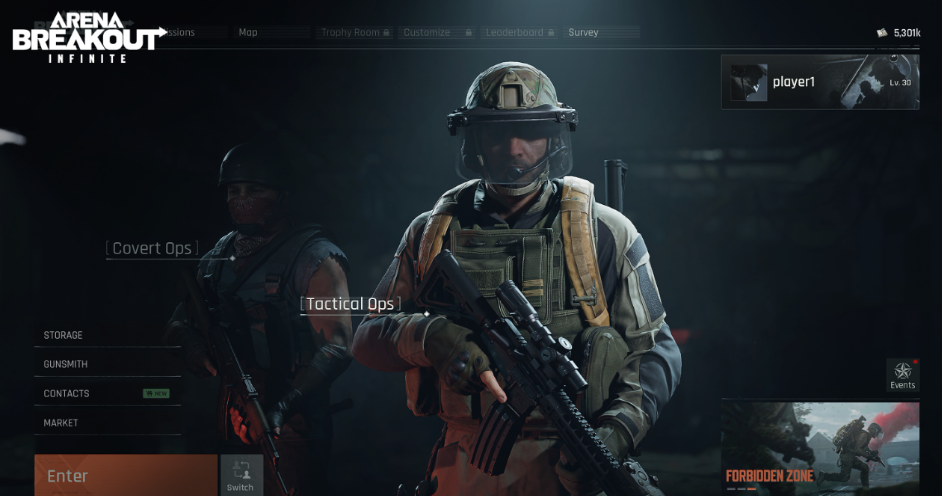
Task: Open the Gunsmith menu
Action: [66, 364]
